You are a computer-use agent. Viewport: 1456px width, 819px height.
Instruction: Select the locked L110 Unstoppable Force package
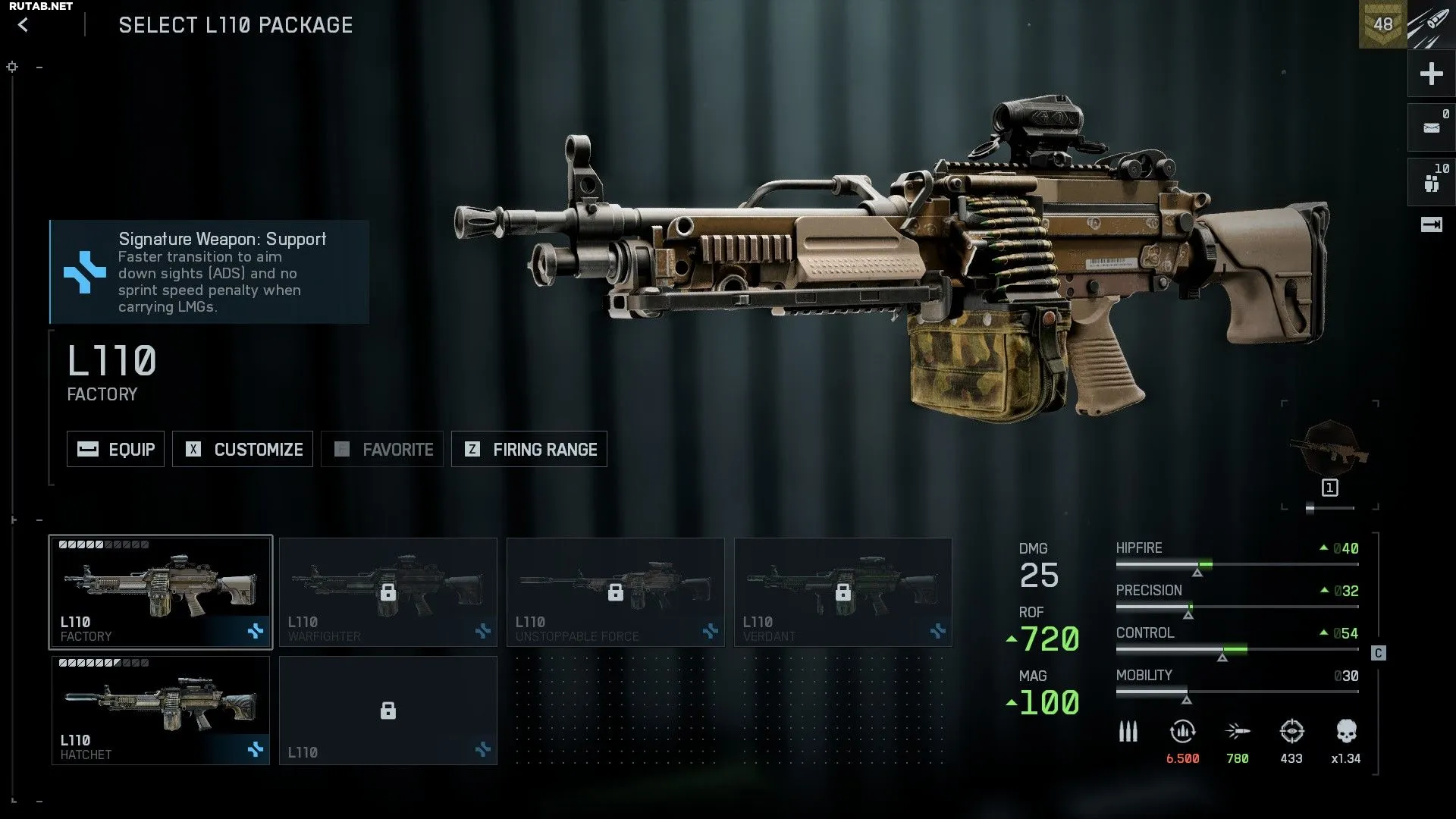tap(616, 592)
